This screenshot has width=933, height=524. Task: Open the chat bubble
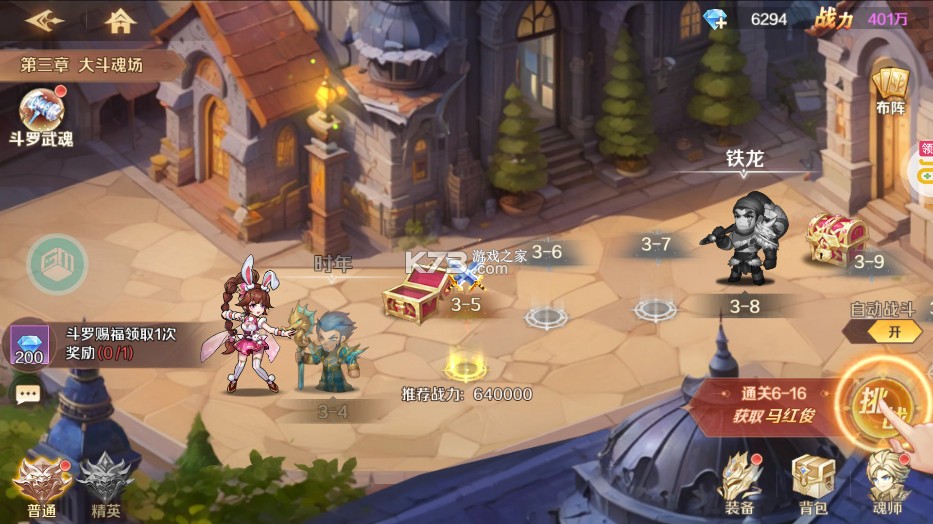(28, 393)
